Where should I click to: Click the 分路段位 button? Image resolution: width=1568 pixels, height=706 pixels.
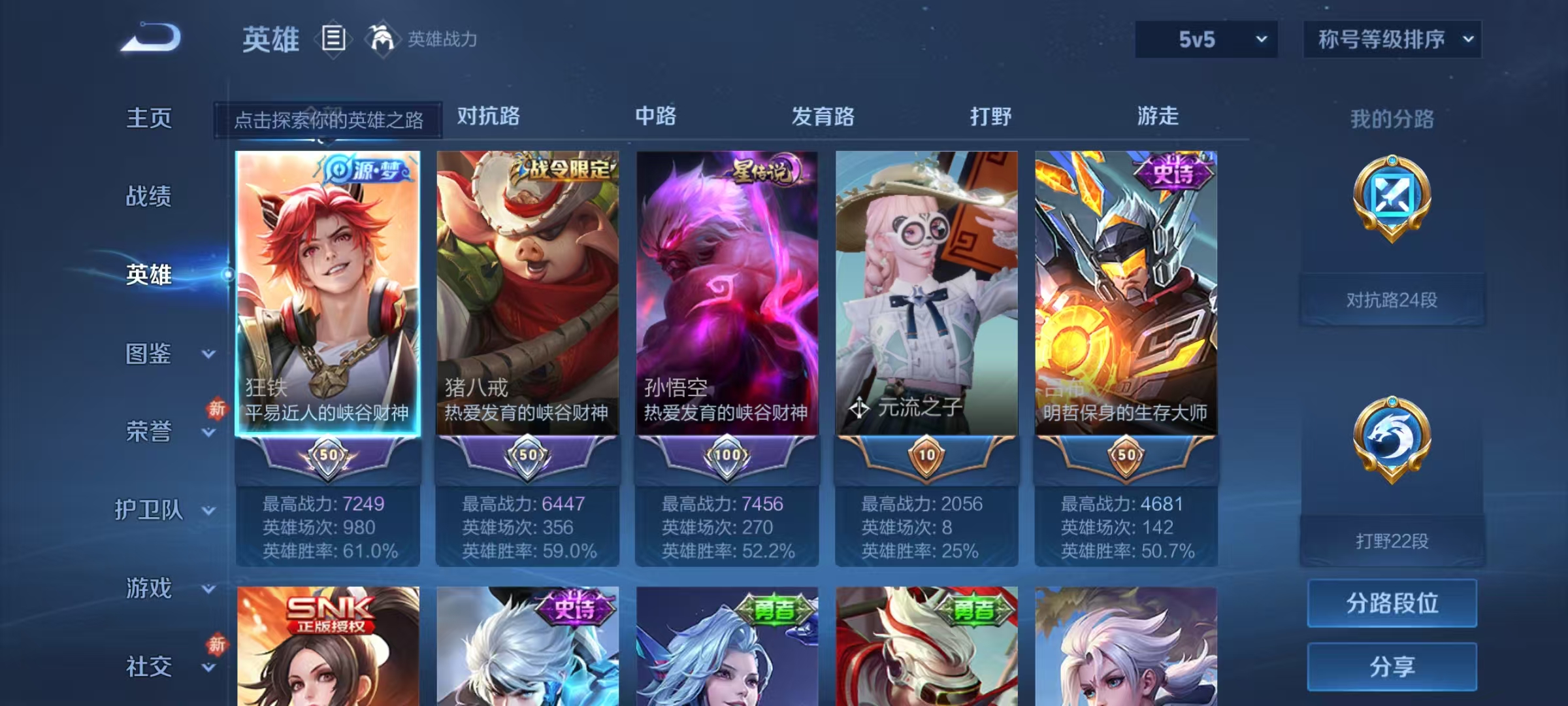1392,603
